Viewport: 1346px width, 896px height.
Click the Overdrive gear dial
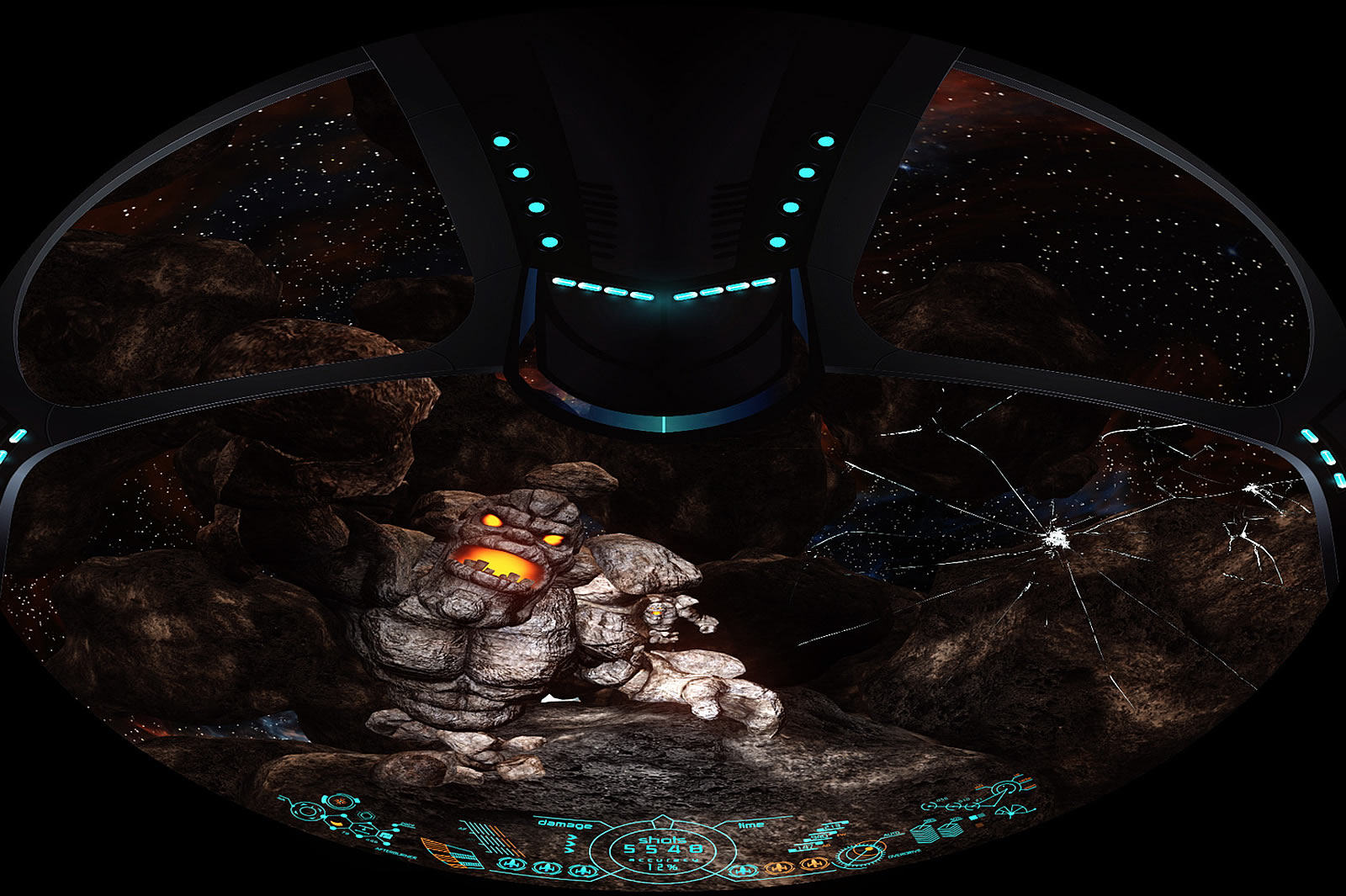click(x=859, y=856)
